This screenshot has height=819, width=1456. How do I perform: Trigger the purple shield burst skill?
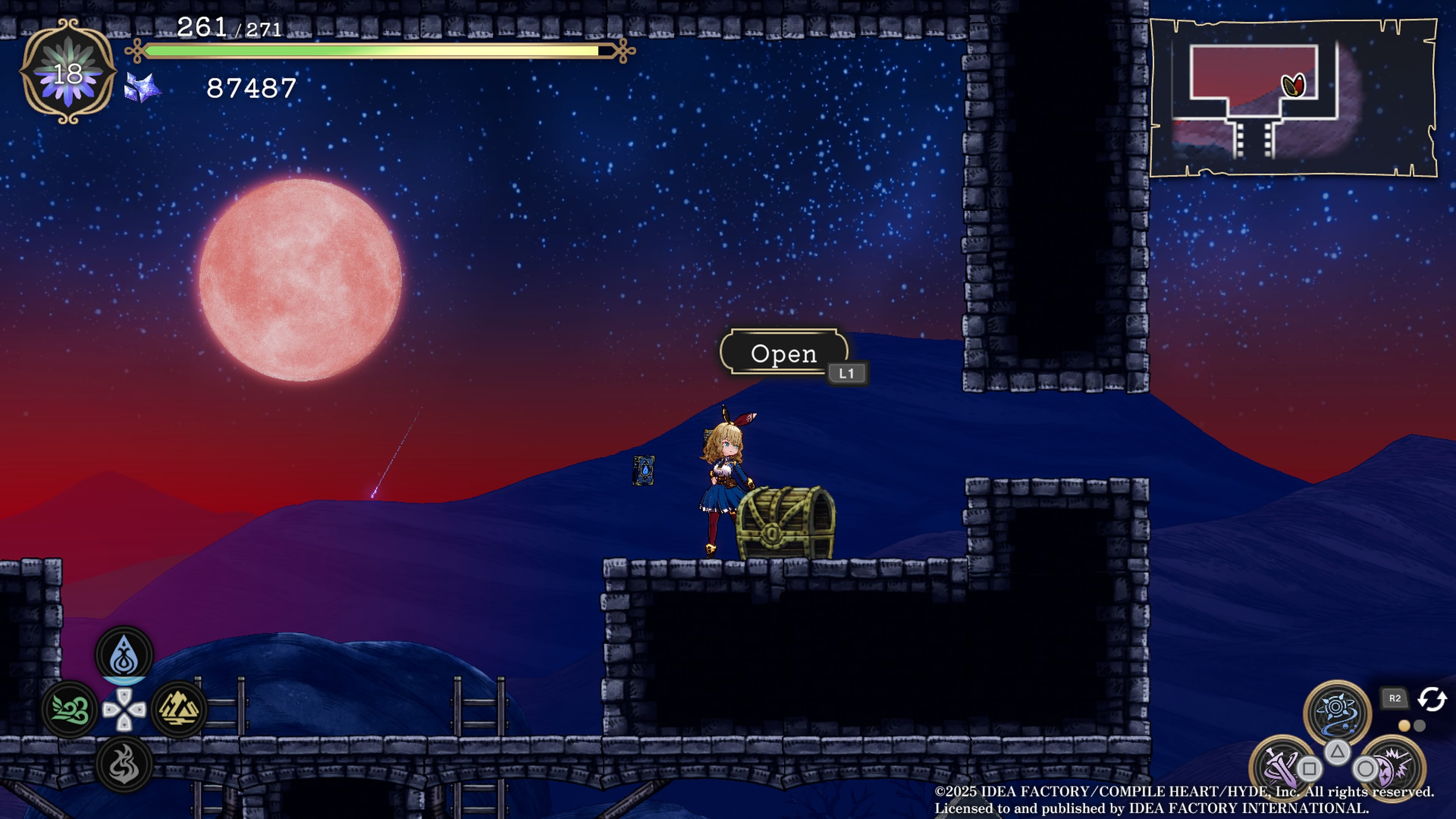[x=1394, y=767]
